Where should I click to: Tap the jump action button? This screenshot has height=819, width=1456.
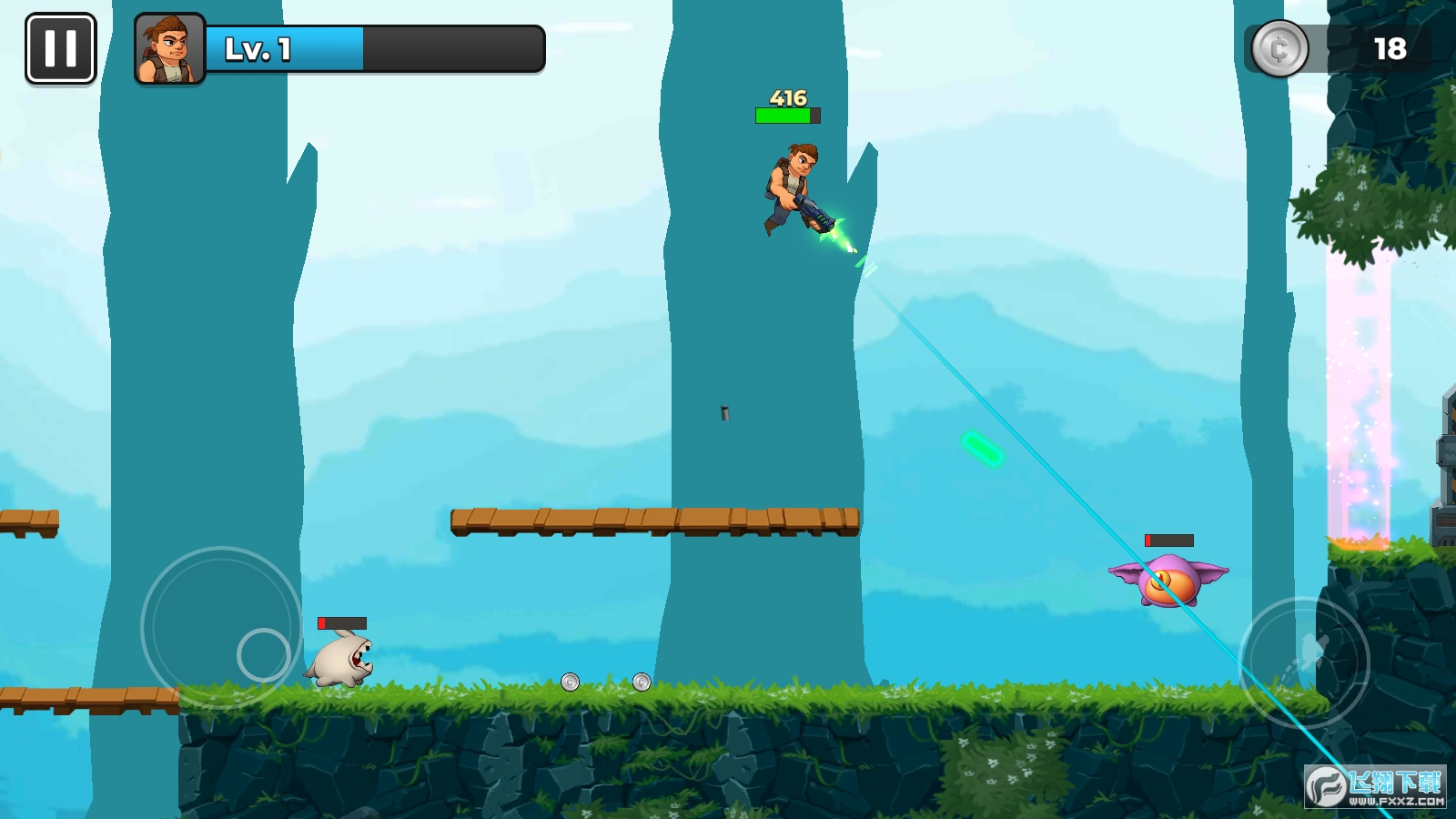(x=1304, y=662)
